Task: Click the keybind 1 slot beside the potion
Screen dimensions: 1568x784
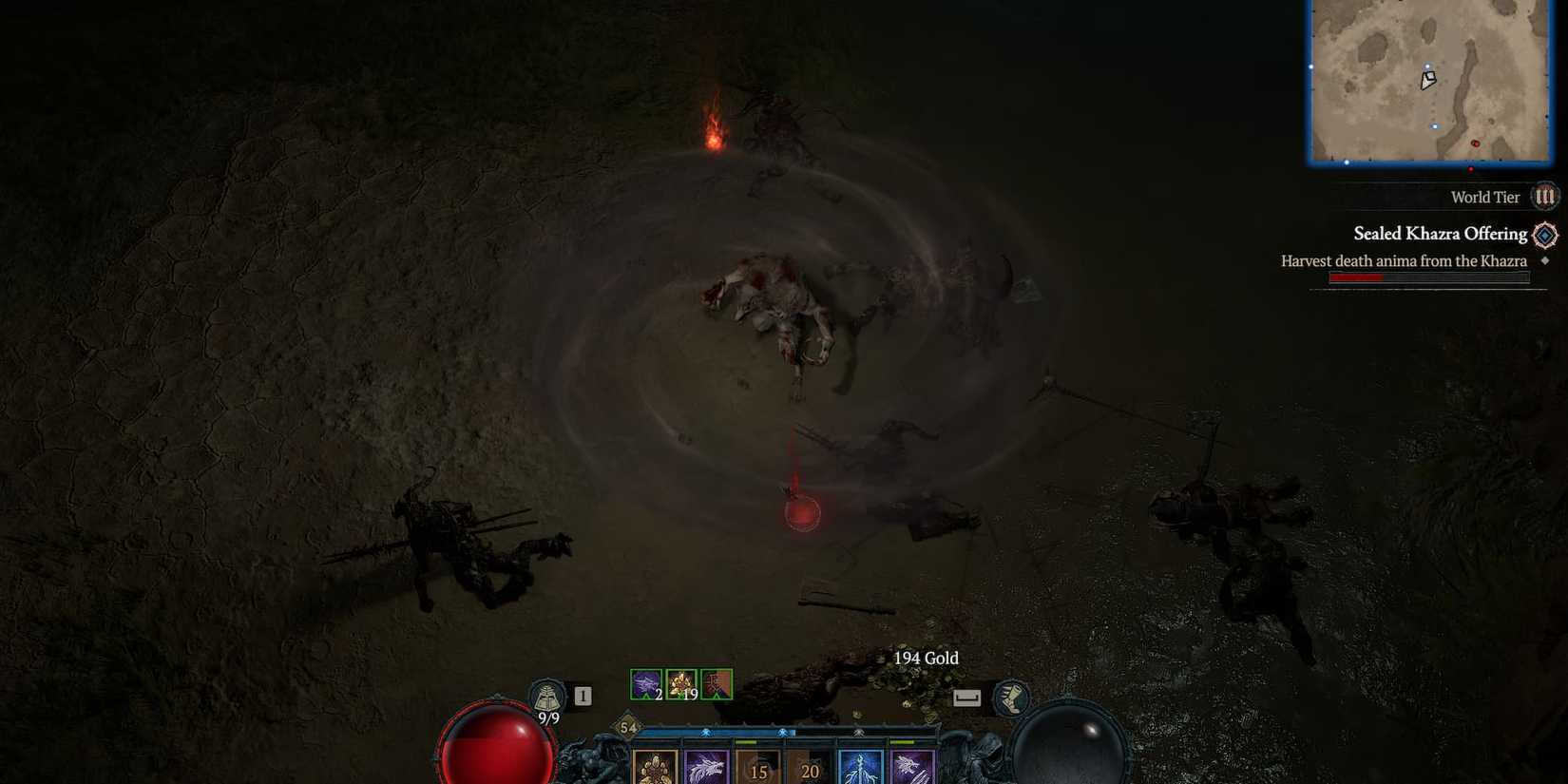Action: click(x=583, y=696)
